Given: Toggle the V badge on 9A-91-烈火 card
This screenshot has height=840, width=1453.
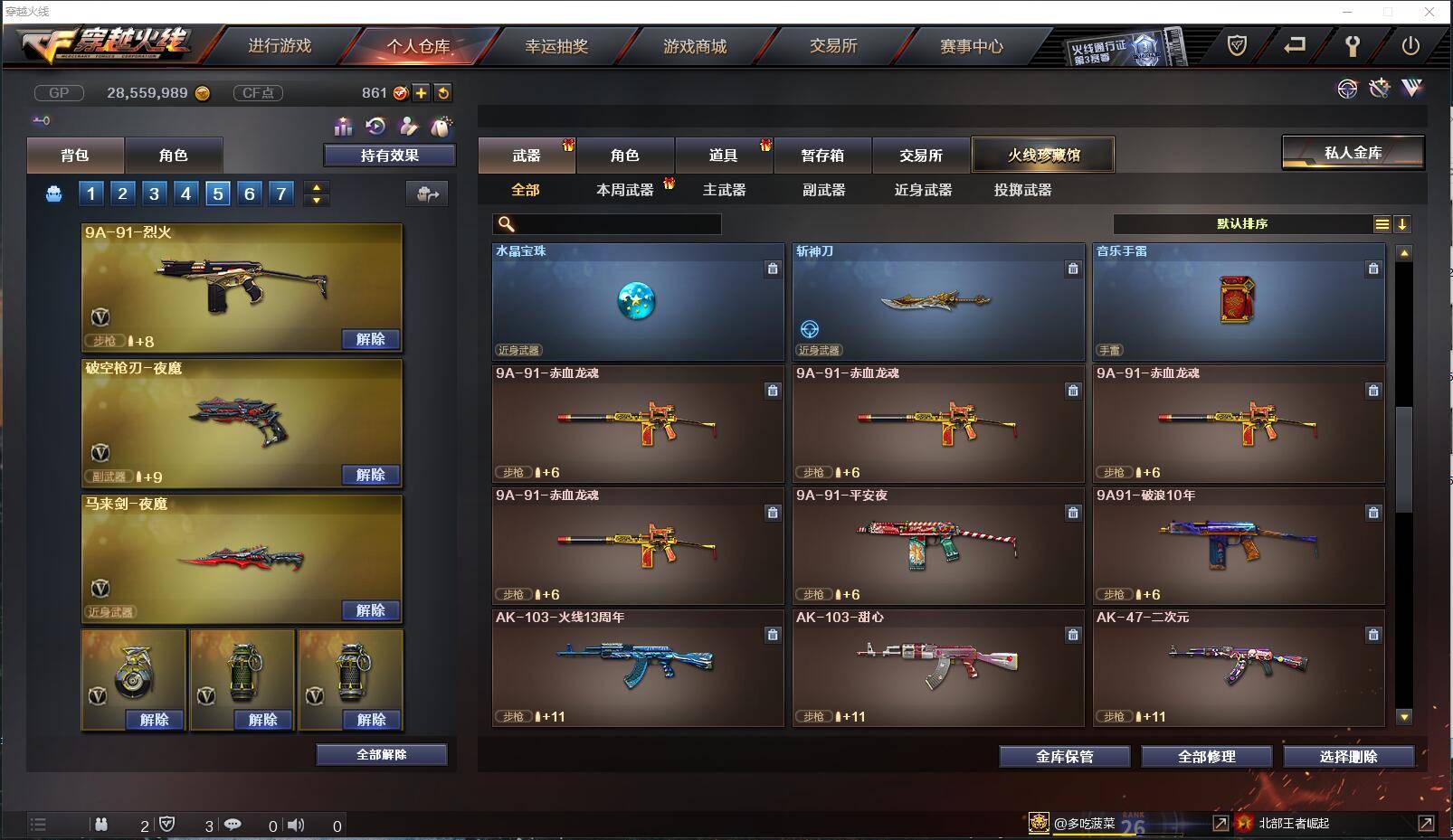Looking at the screenshot, I should pyautogui.click(x=101, y=317).
